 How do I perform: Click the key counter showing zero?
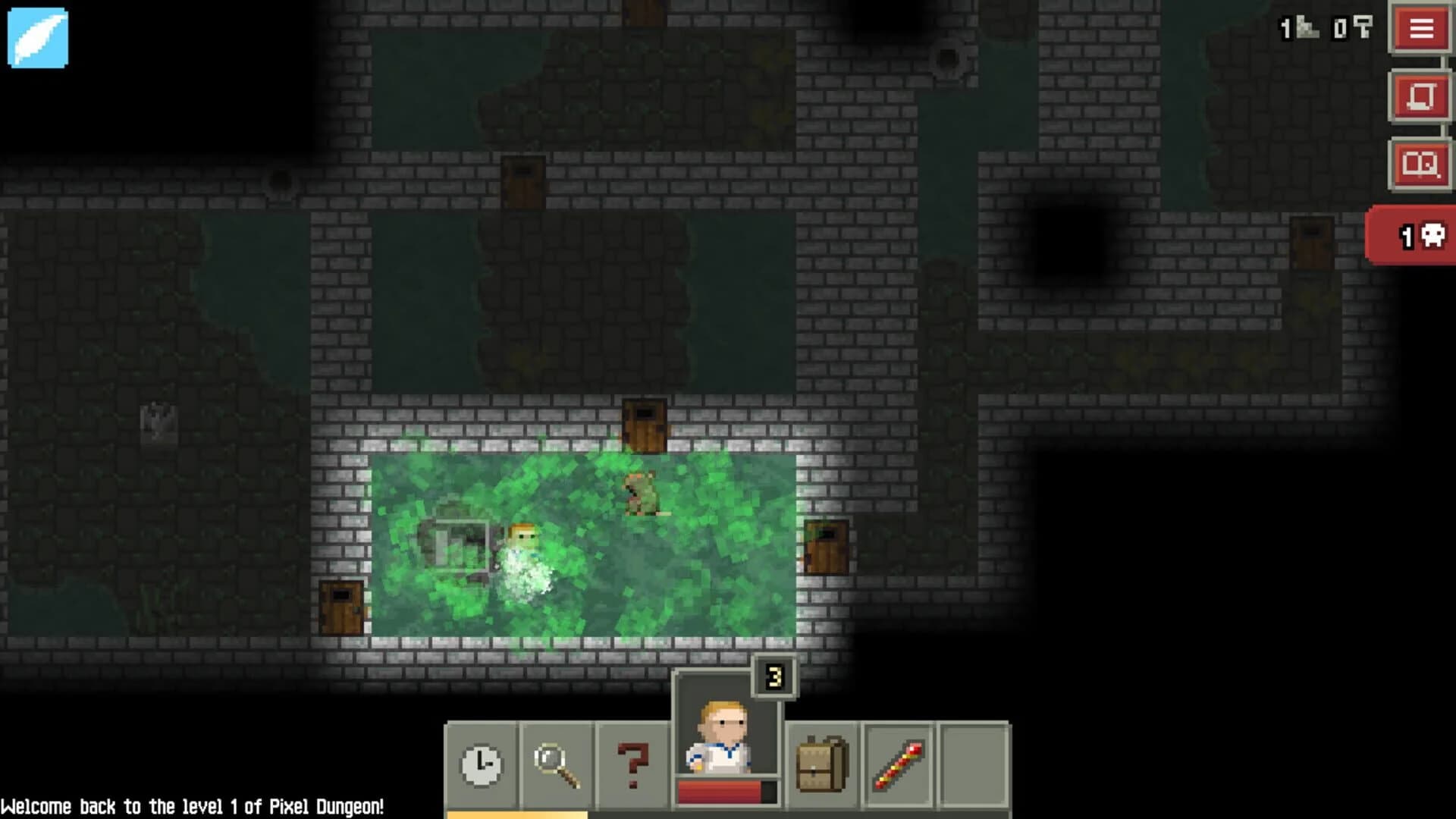tap(1352, 27)
